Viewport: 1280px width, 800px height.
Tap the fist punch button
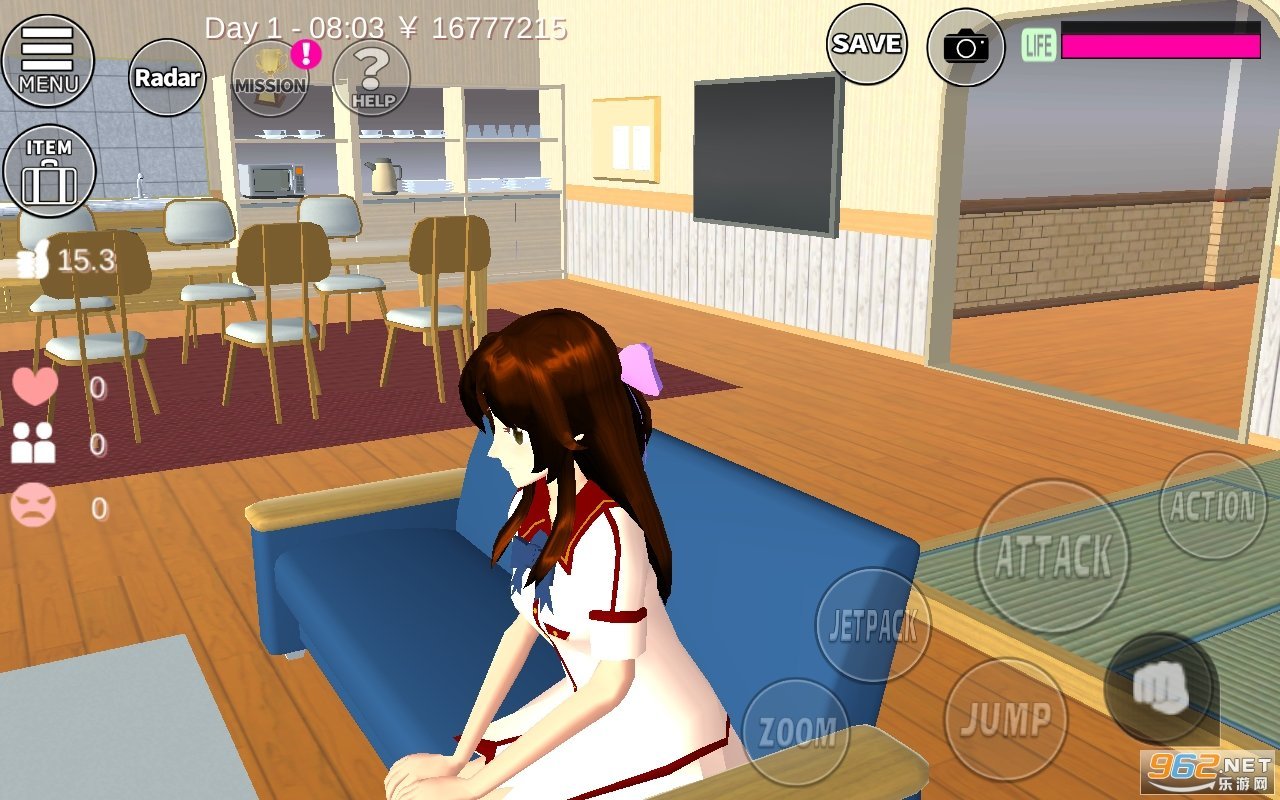tap(1160, 688)
